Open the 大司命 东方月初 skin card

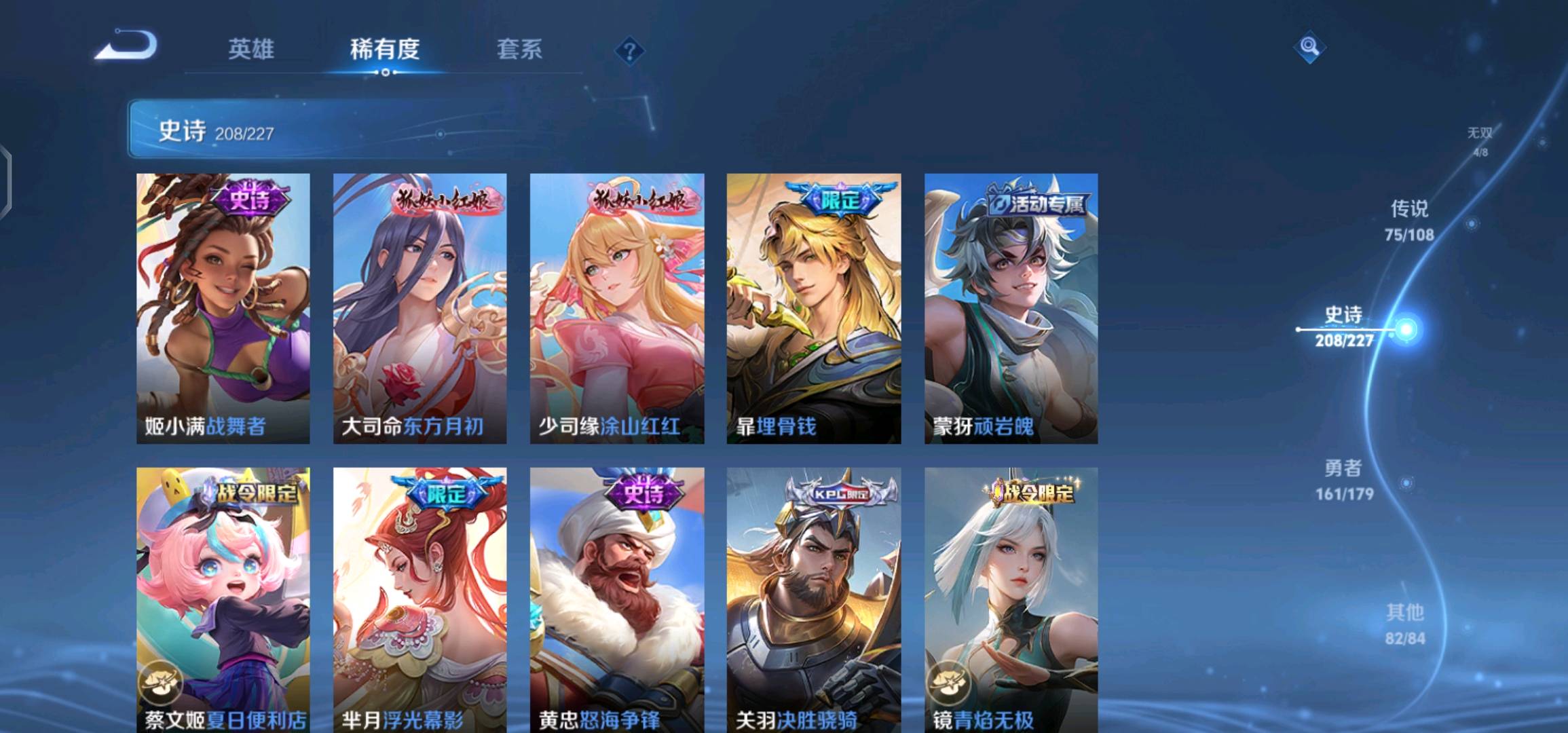click(419, 309)
